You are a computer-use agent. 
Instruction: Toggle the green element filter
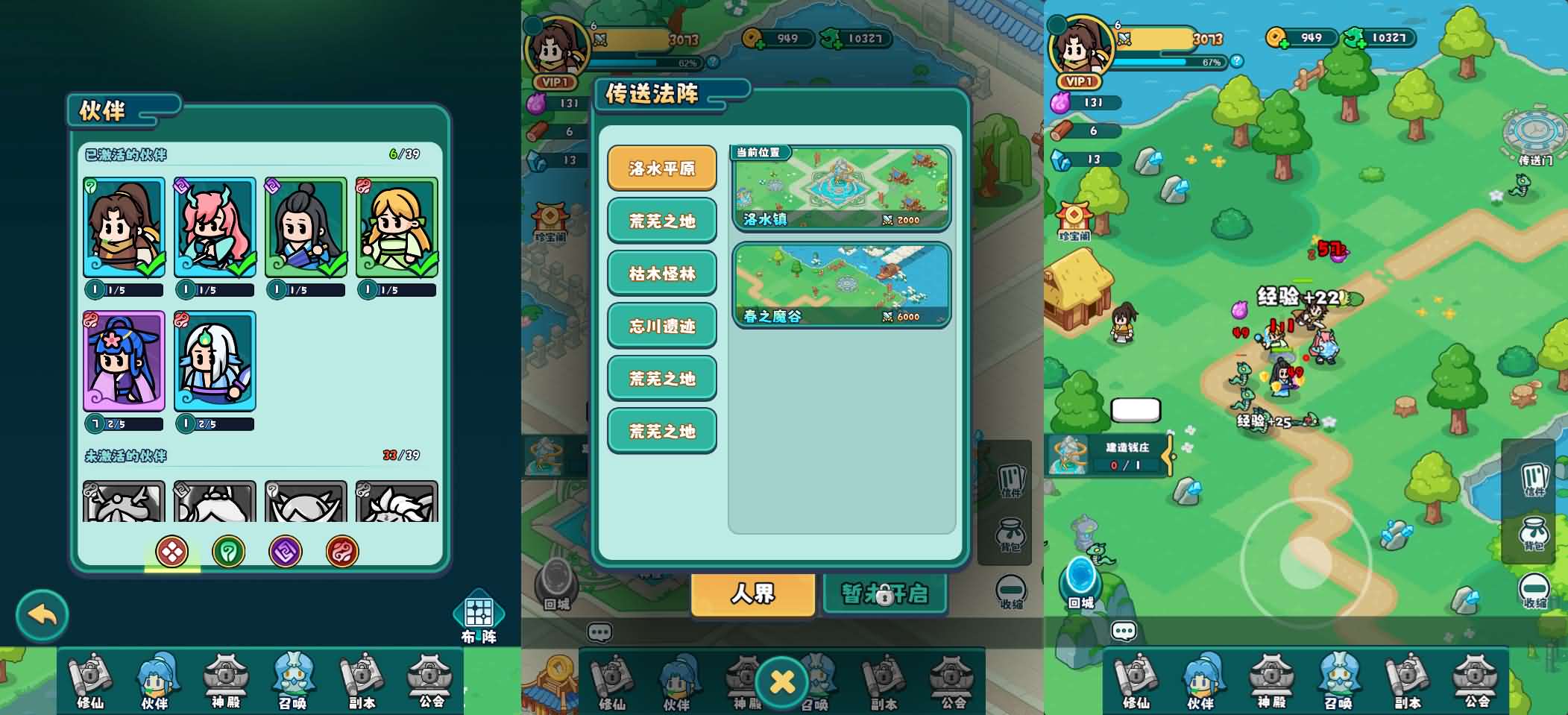point(229,552)
